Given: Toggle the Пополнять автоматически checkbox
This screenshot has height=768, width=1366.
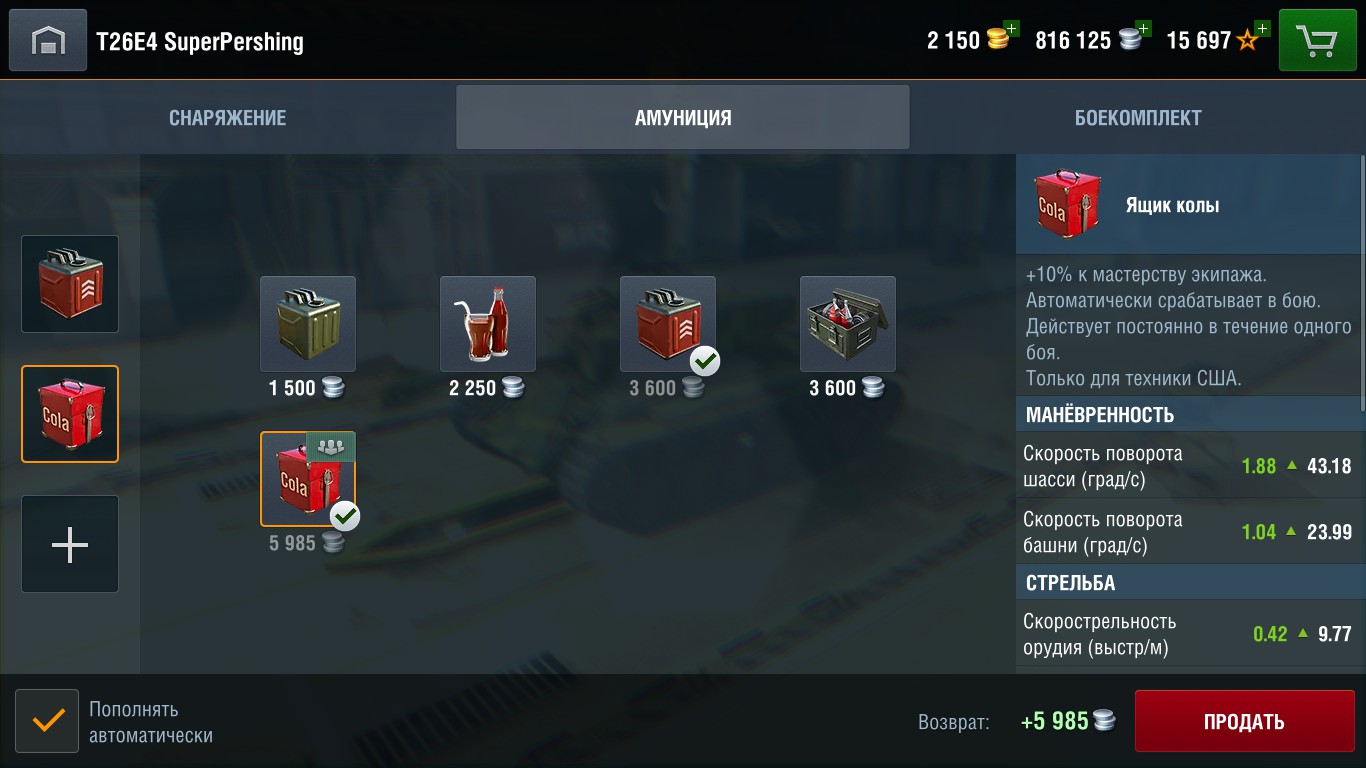Looking at the screenshot, I should click(47, 721).
